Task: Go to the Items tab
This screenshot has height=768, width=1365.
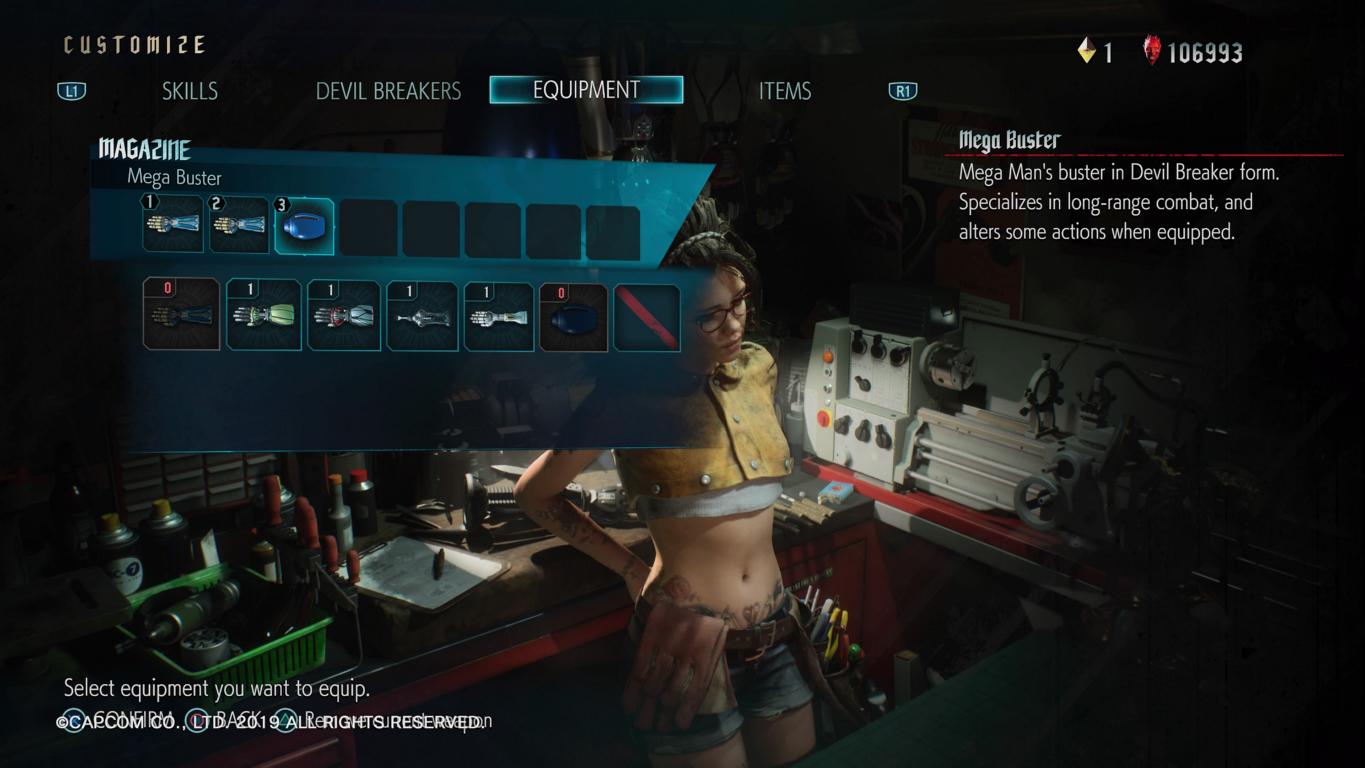Action: pos(784,91)
